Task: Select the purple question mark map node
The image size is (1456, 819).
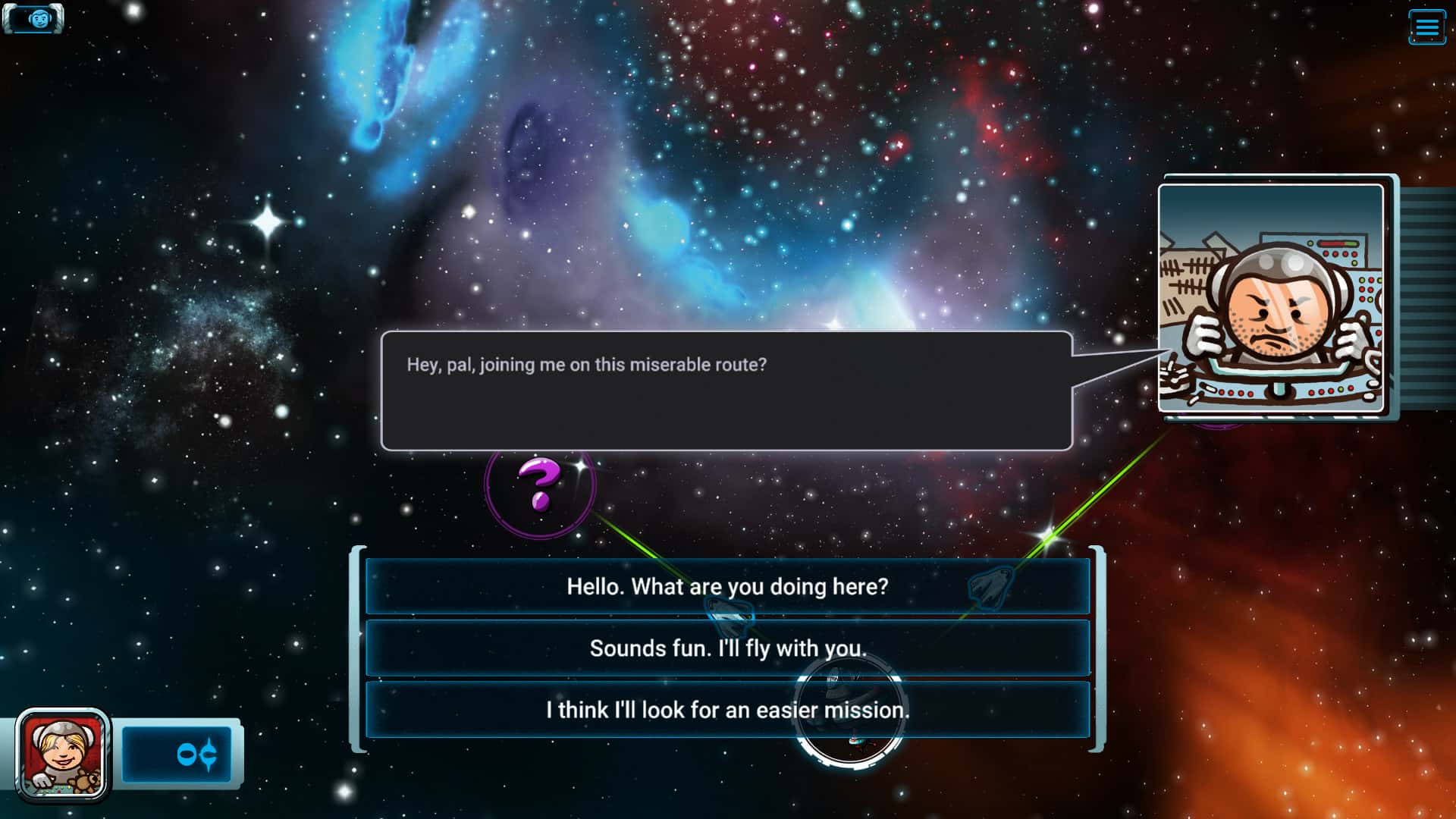Action: [x=540, y=484]
